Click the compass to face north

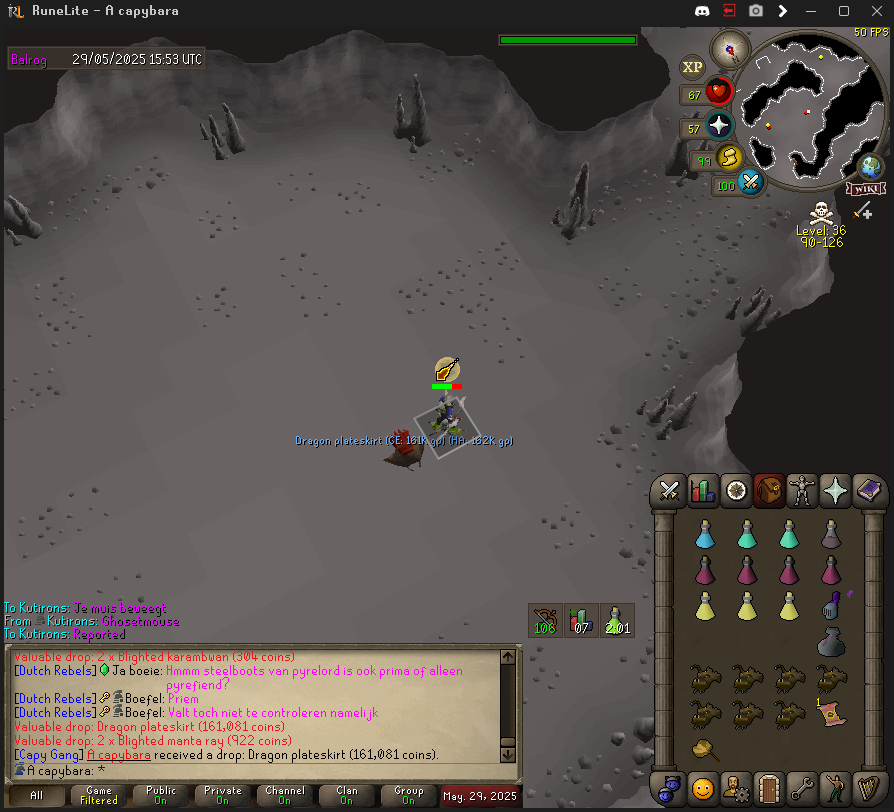coord(730,48)
